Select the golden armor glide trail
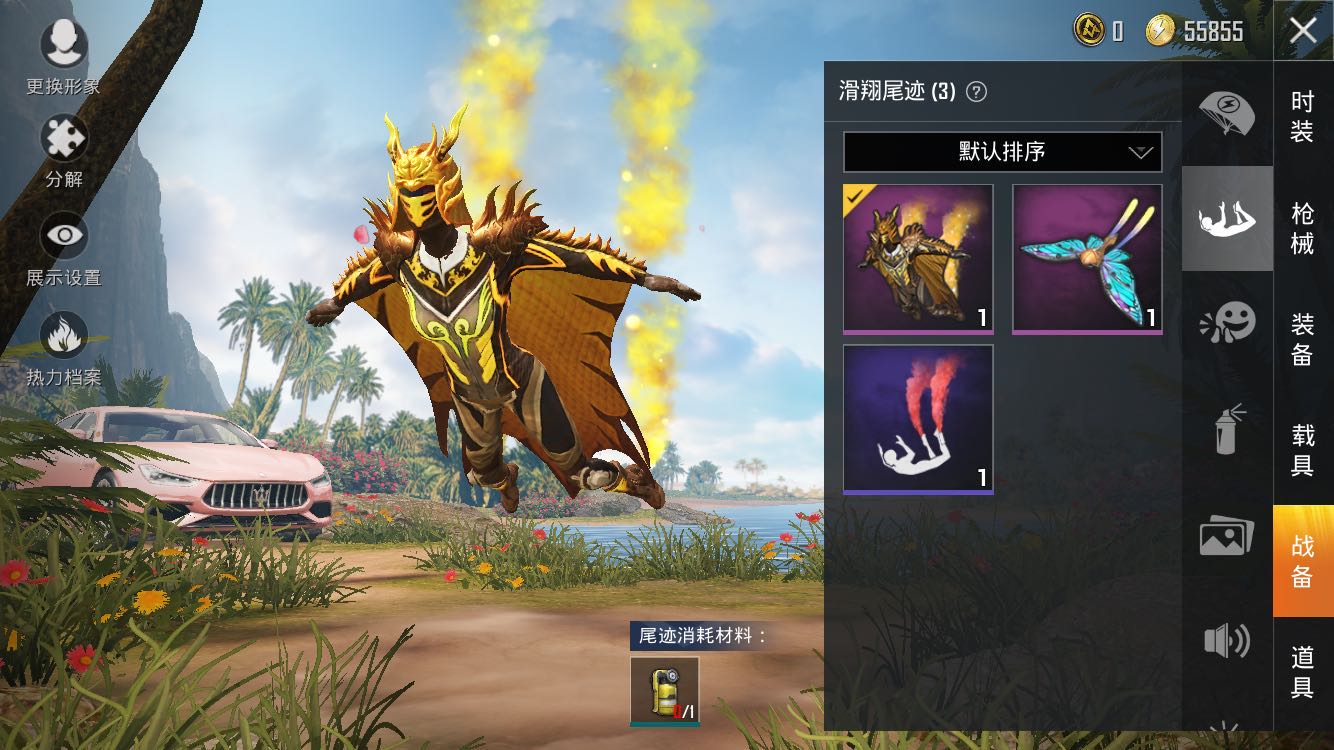Image resolution: width=1334 pixels, height=750 pixels. coord(918,258)
